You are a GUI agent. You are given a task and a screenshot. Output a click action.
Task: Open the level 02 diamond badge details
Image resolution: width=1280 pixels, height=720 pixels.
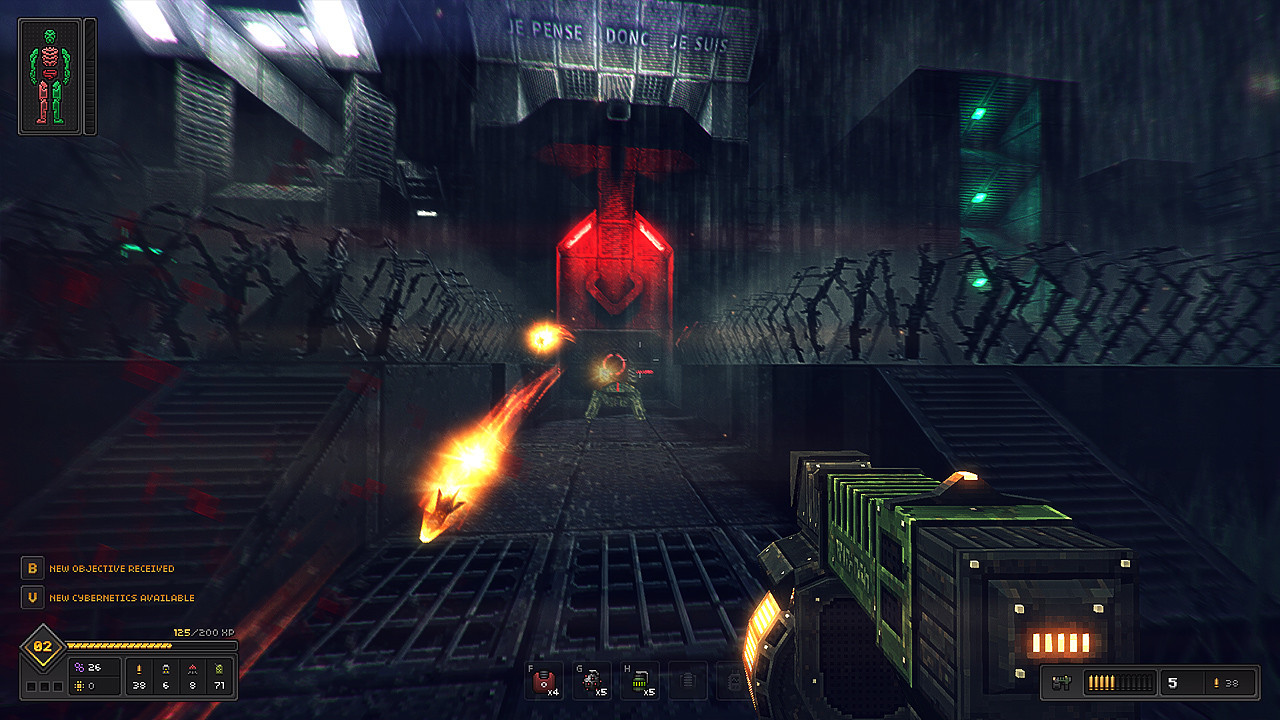pyautogui.click(x=43, y=645)
